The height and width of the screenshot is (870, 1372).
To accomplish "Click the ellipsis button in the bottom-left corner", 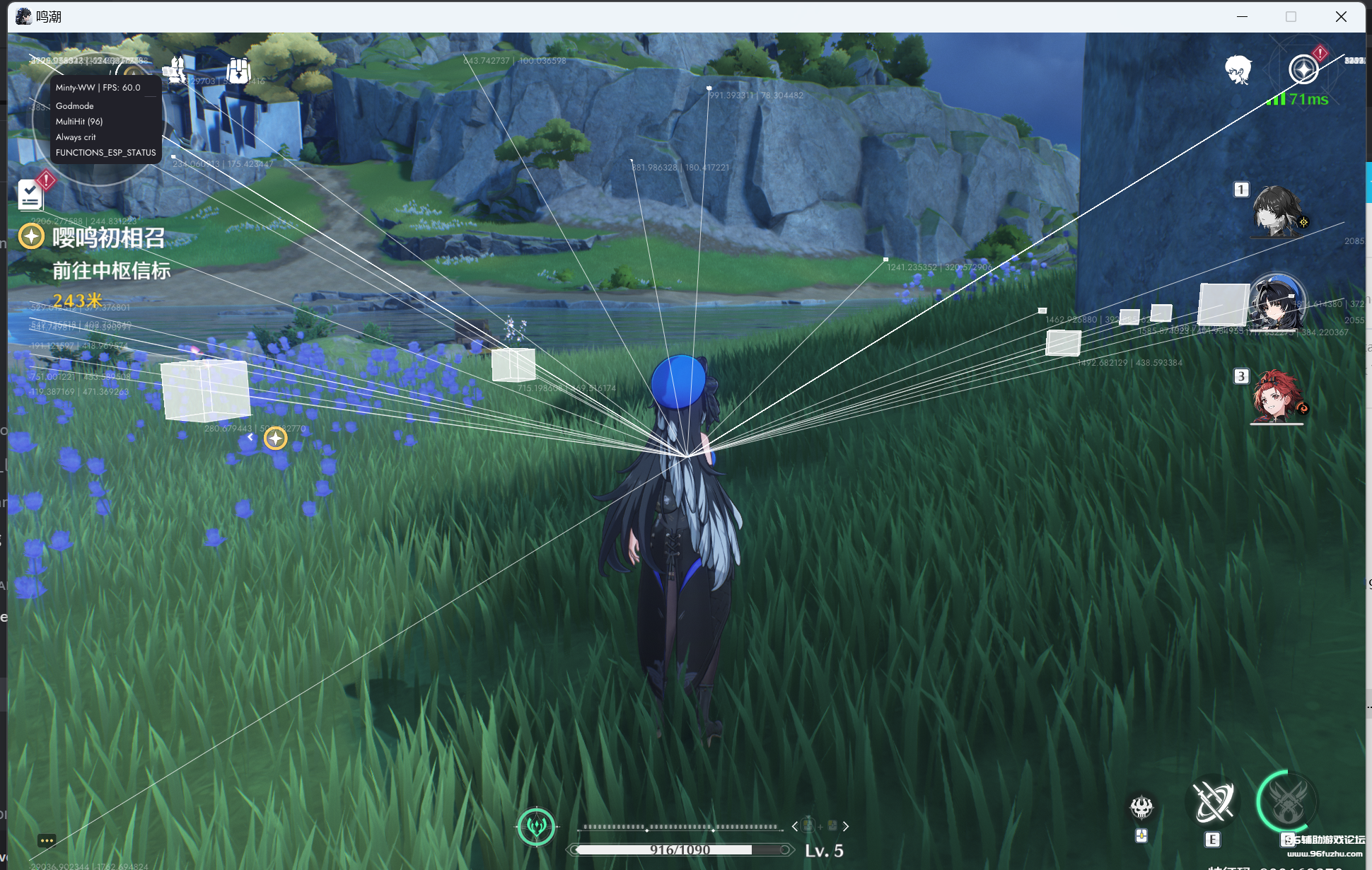I will pos(47,840).
